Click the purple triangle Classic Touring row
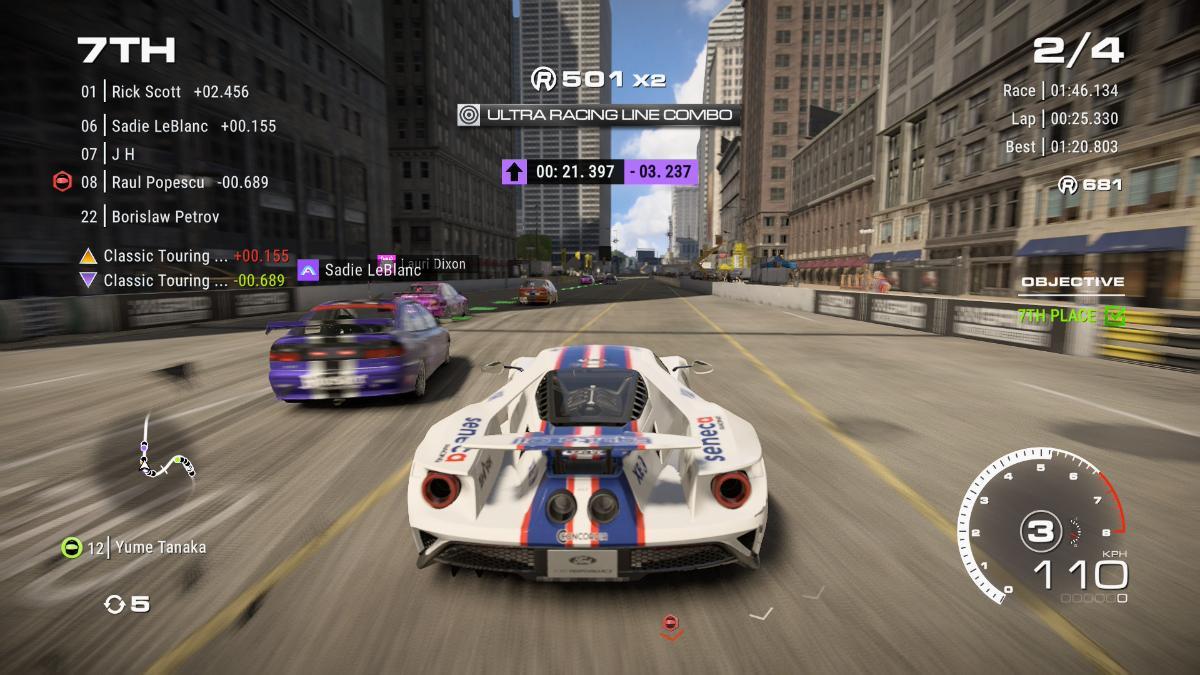 [185, 281]
